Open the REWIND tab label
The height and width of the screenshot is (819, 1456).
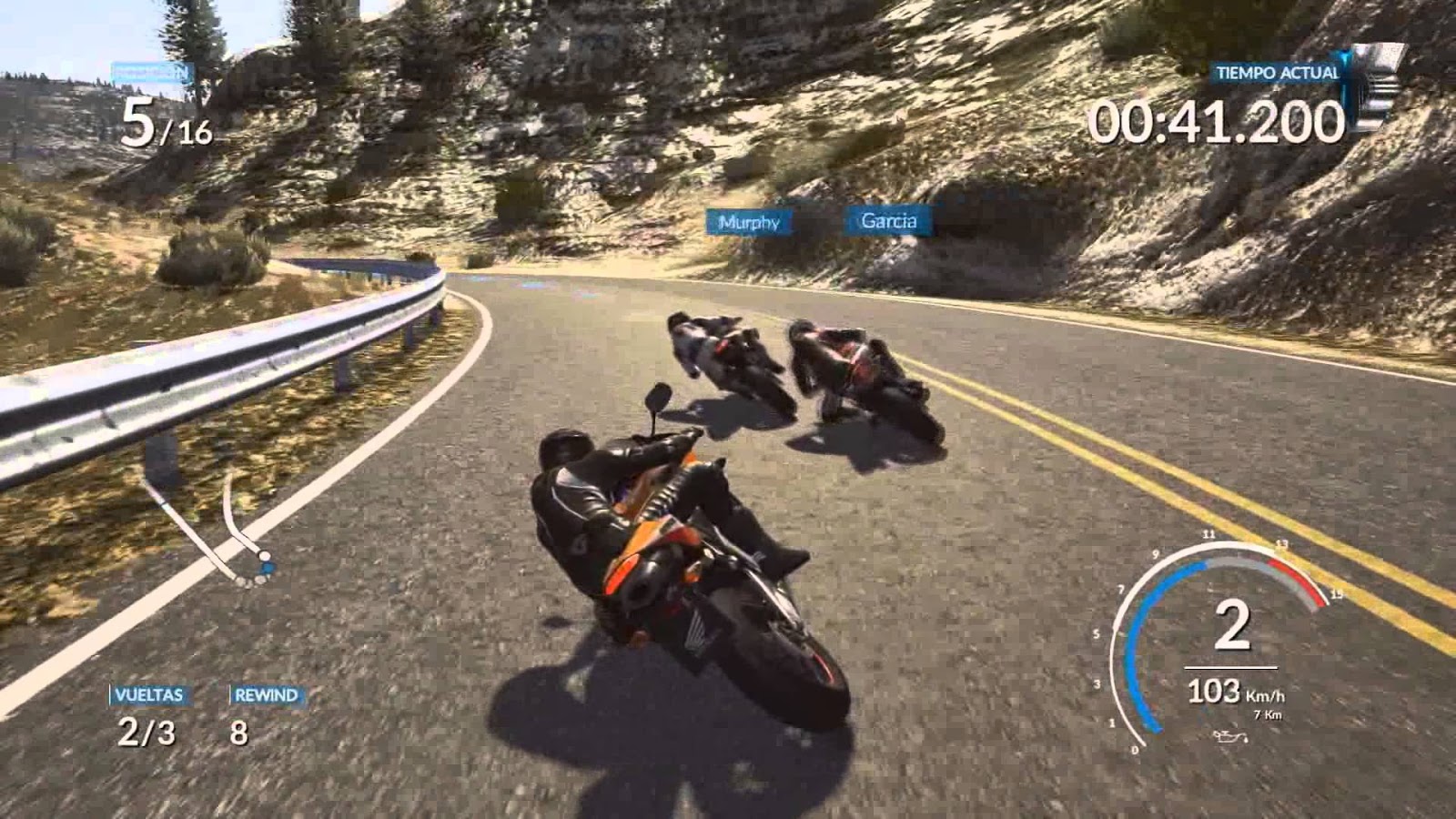tap(265, 696)
